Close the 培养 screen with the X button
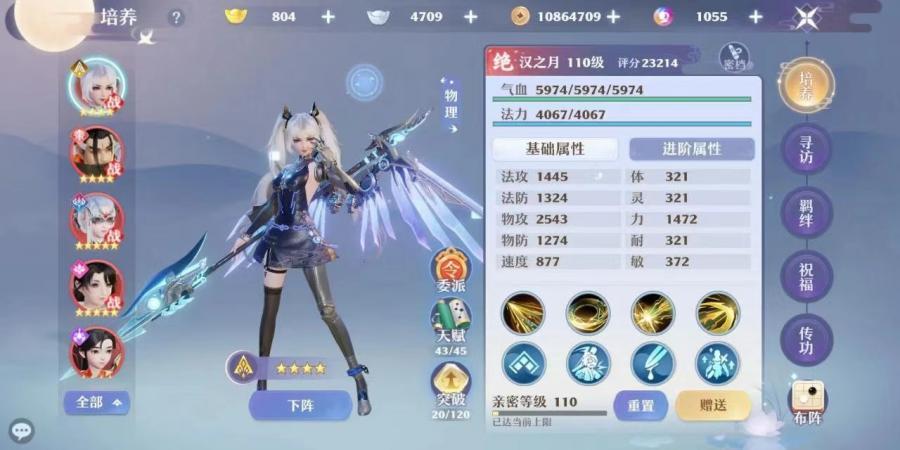The image size is (900, 450). (807, 17)
